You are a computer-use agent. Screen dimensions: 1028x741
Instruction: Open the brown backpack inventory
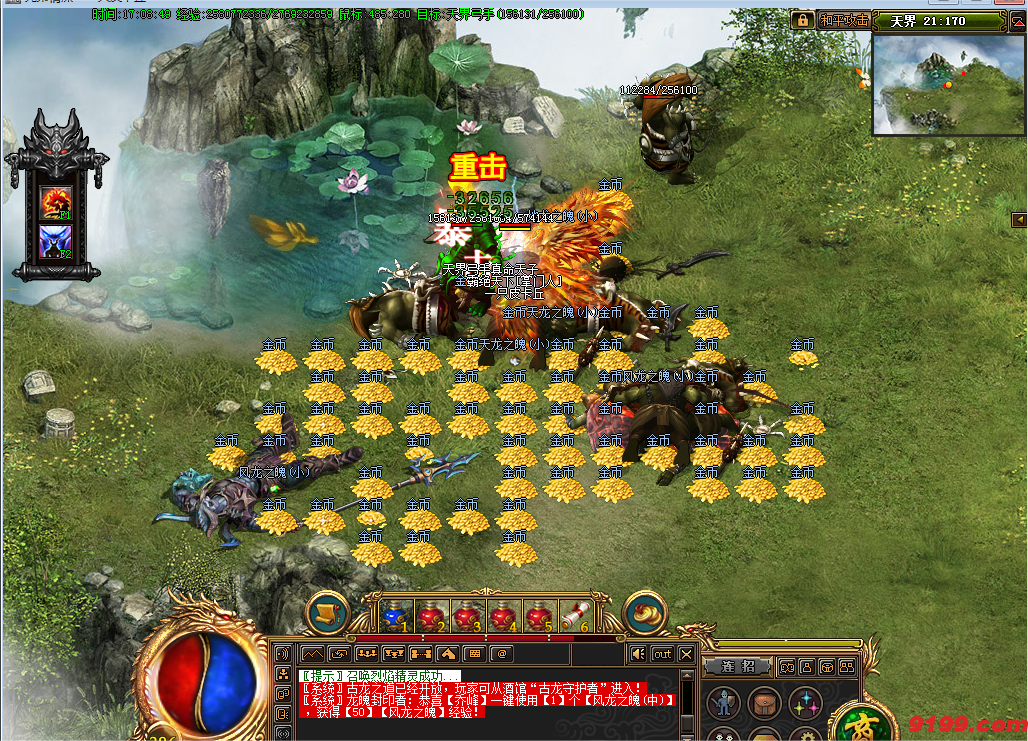click(x=765, y=703)
